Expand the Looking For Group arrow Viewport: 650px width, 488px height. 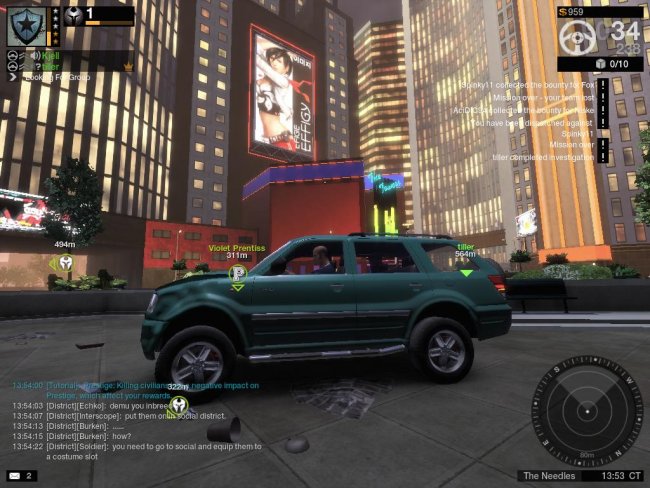coord(10,76)
